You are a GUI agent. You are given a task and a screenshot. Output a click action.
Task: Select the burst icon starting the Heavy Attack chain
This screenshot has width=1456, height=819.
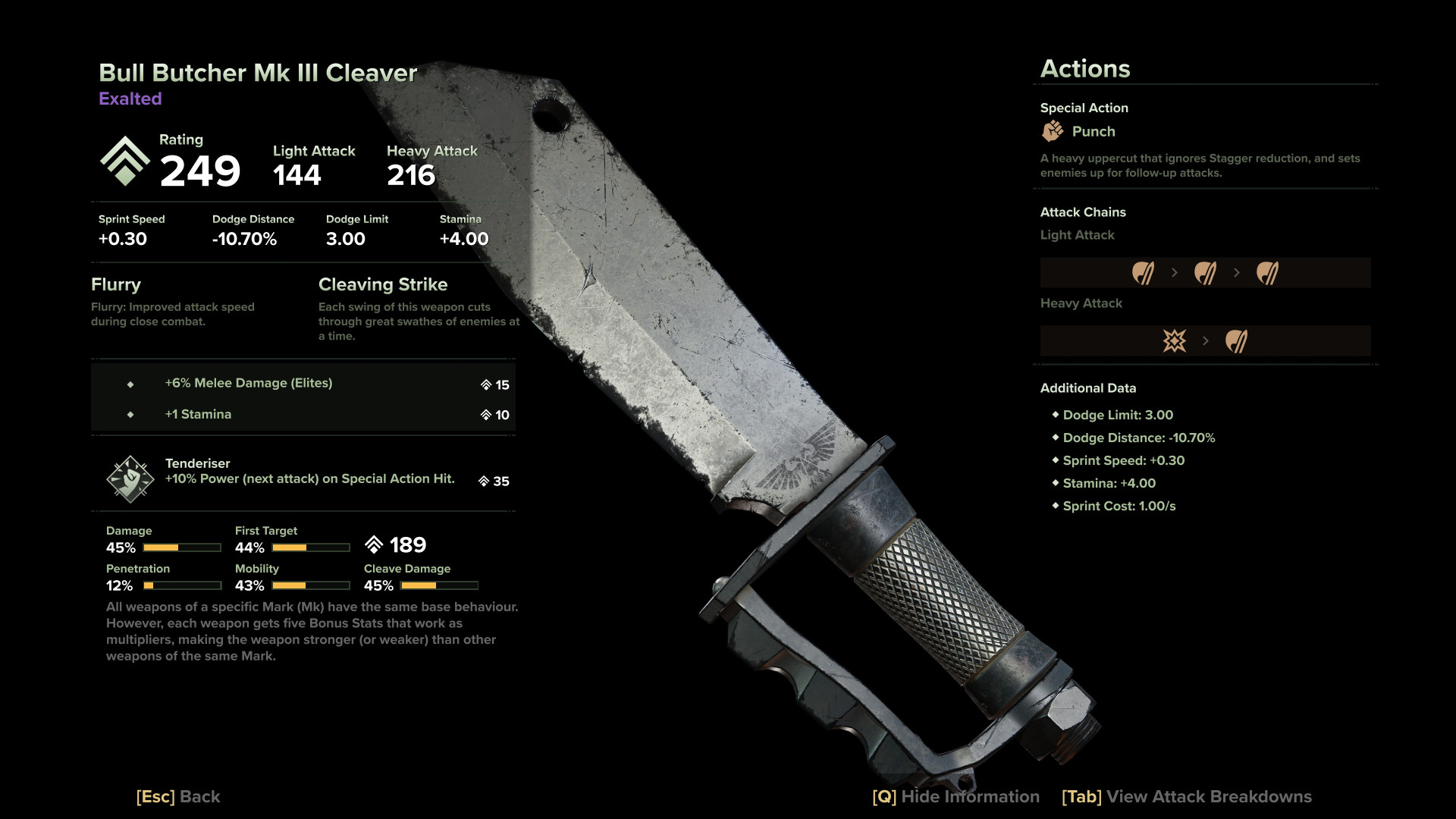tap(1174, 340)
